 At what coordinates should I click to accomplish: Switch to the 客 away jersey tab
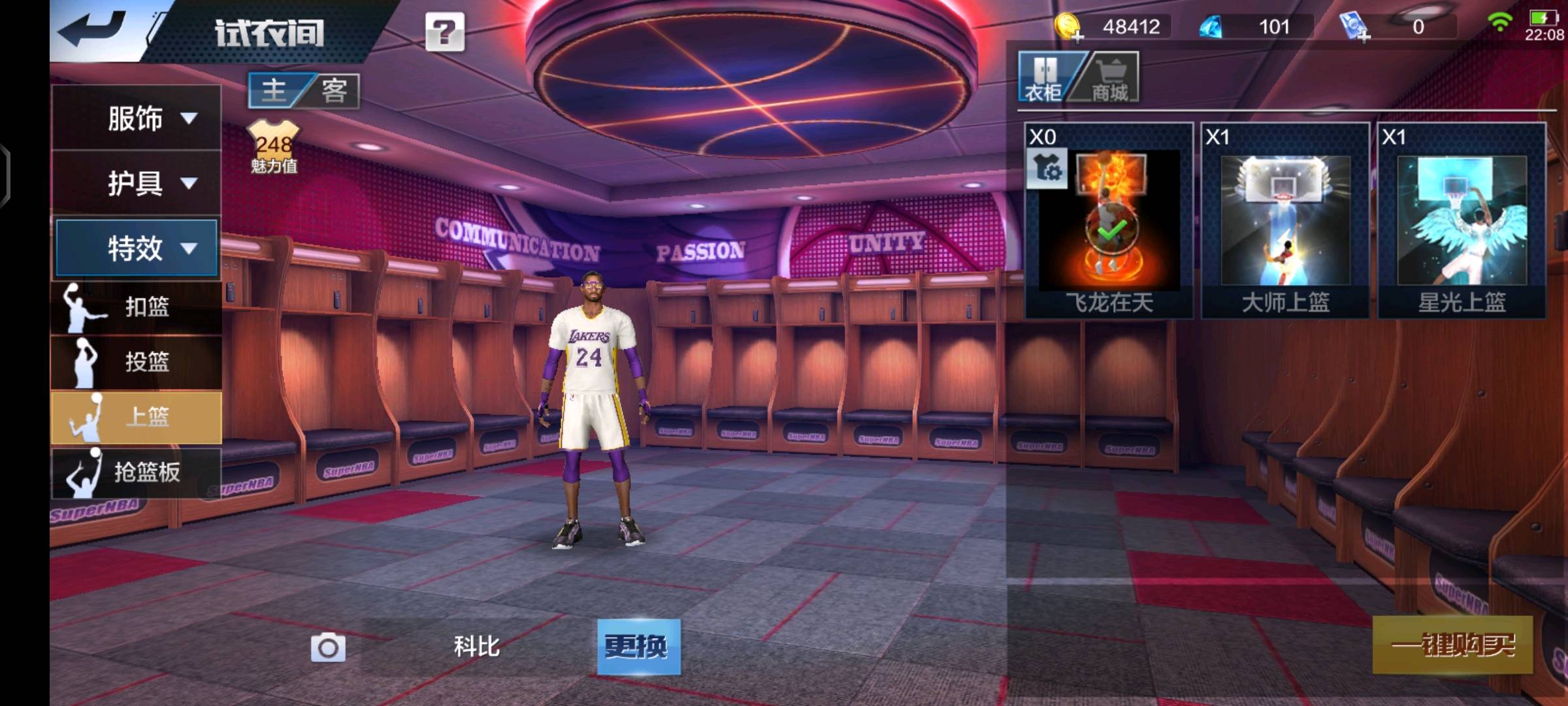click(334, 90)
